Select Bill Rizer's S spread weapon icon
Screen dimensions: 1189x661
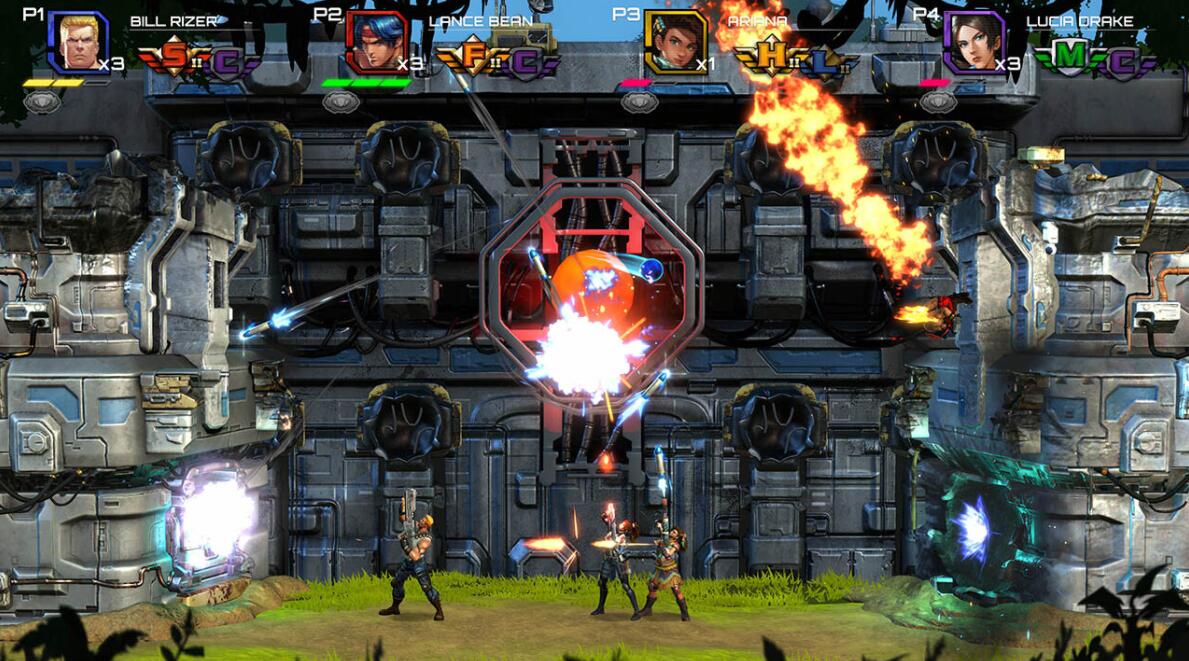coord(172,59)
